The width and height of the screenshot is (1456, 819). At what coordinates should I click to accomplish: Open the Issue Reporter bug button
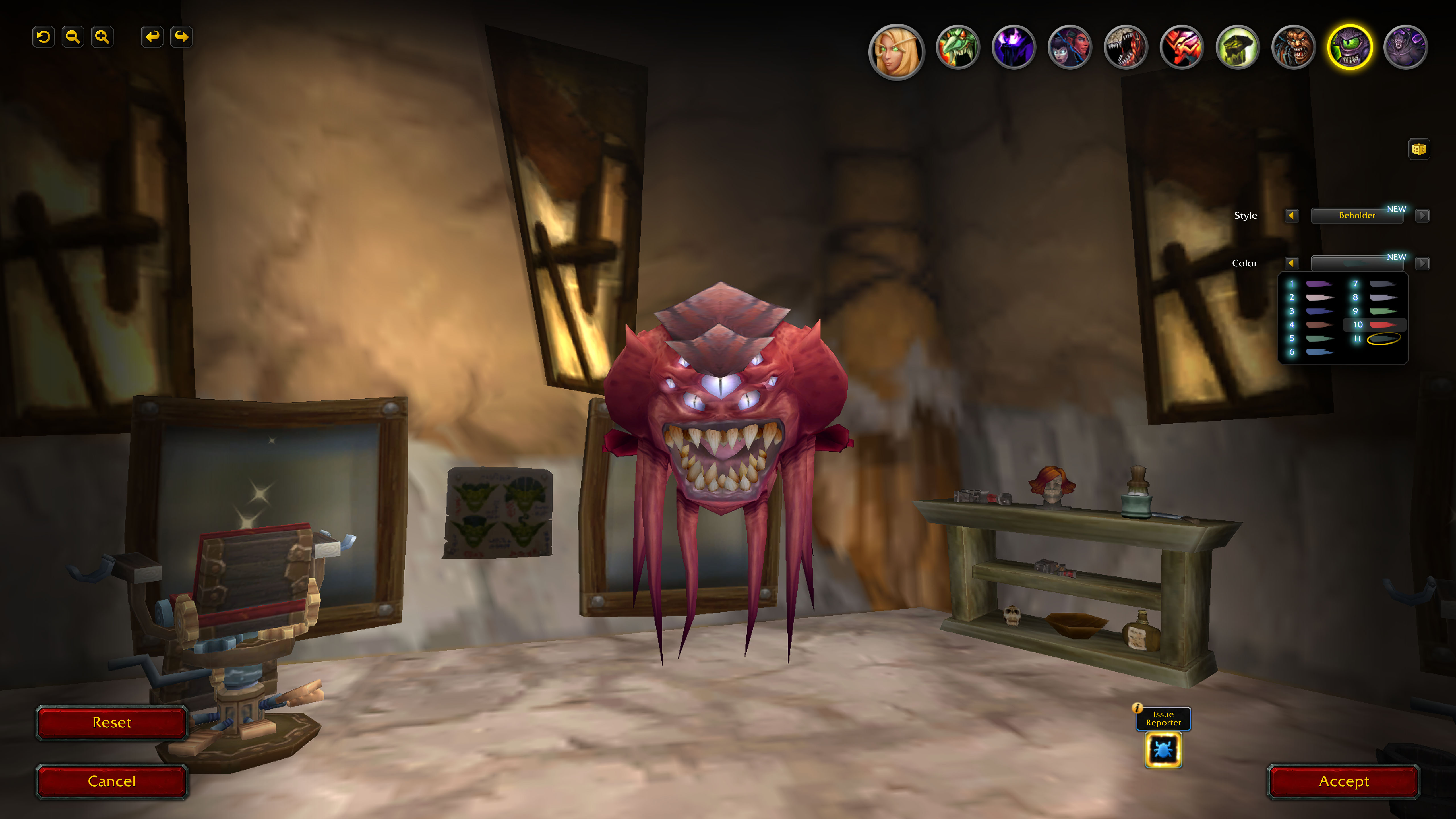tap(1163, 750)
